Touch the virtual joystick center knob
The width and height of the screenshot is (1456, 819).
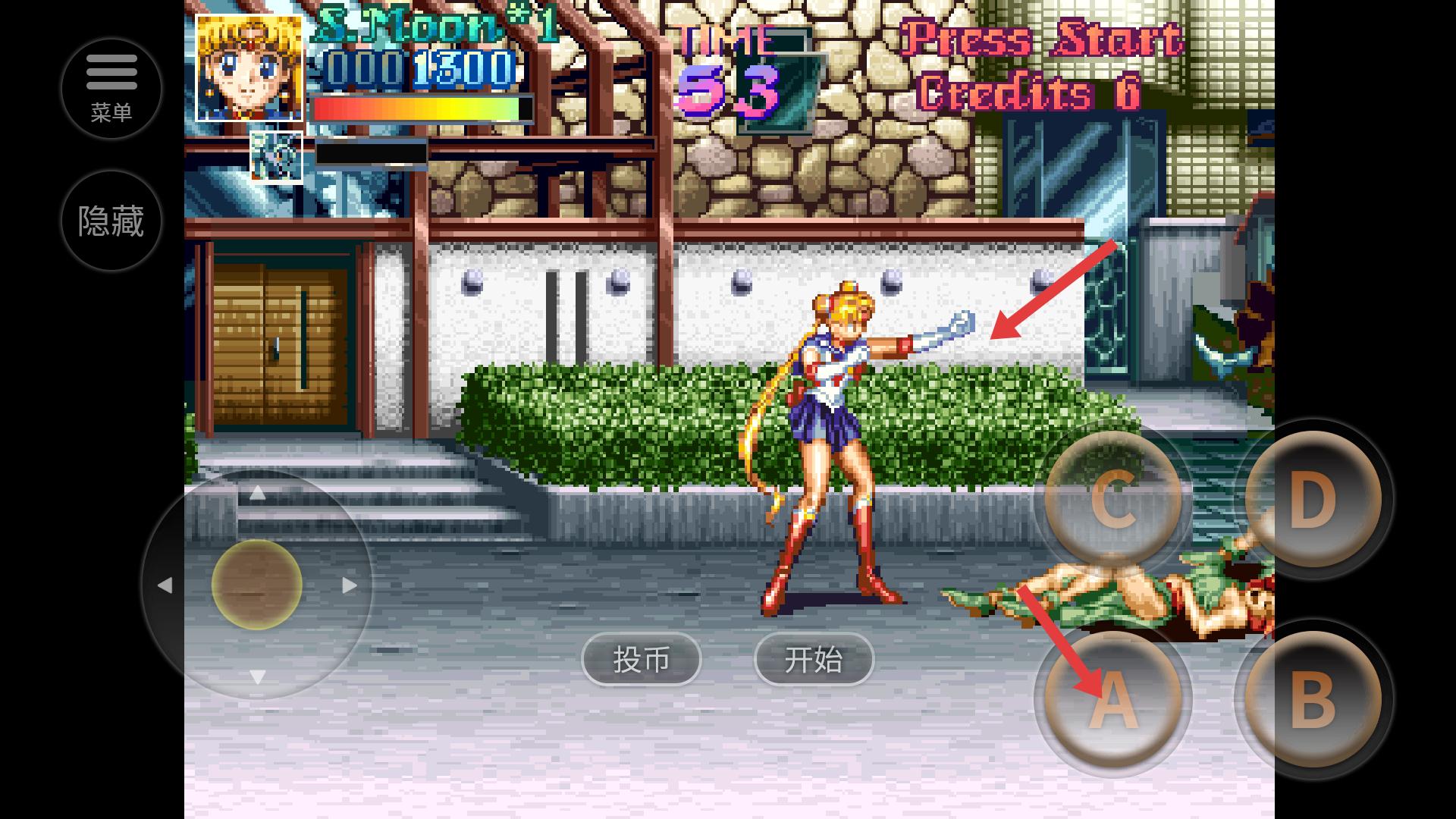point(257,585)
